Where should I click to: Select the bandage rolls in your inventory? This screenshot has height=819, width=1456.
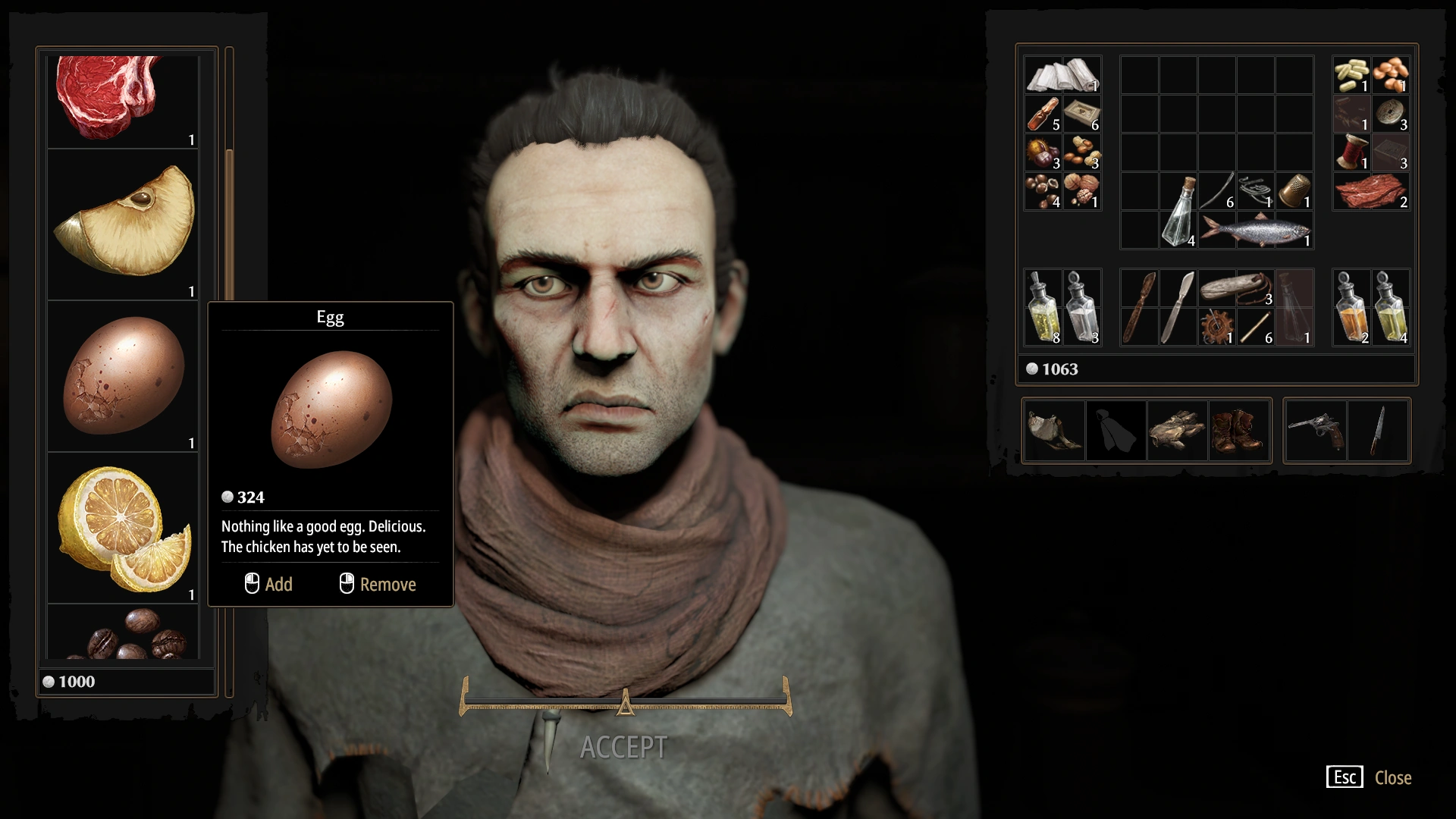pos(1062,75)
